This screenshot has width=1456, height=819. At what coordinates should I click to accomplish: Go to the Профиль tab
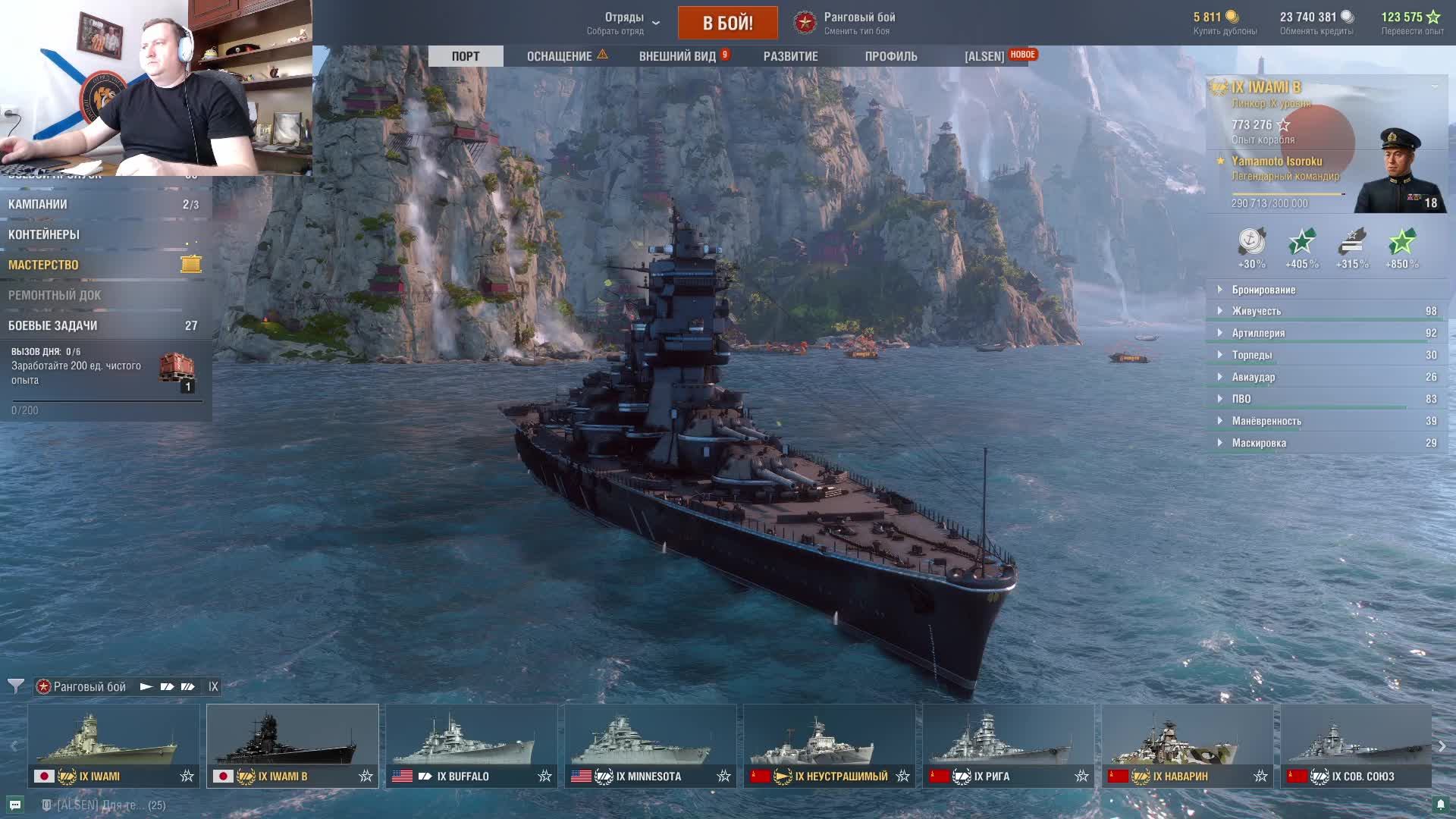[891, 56]
